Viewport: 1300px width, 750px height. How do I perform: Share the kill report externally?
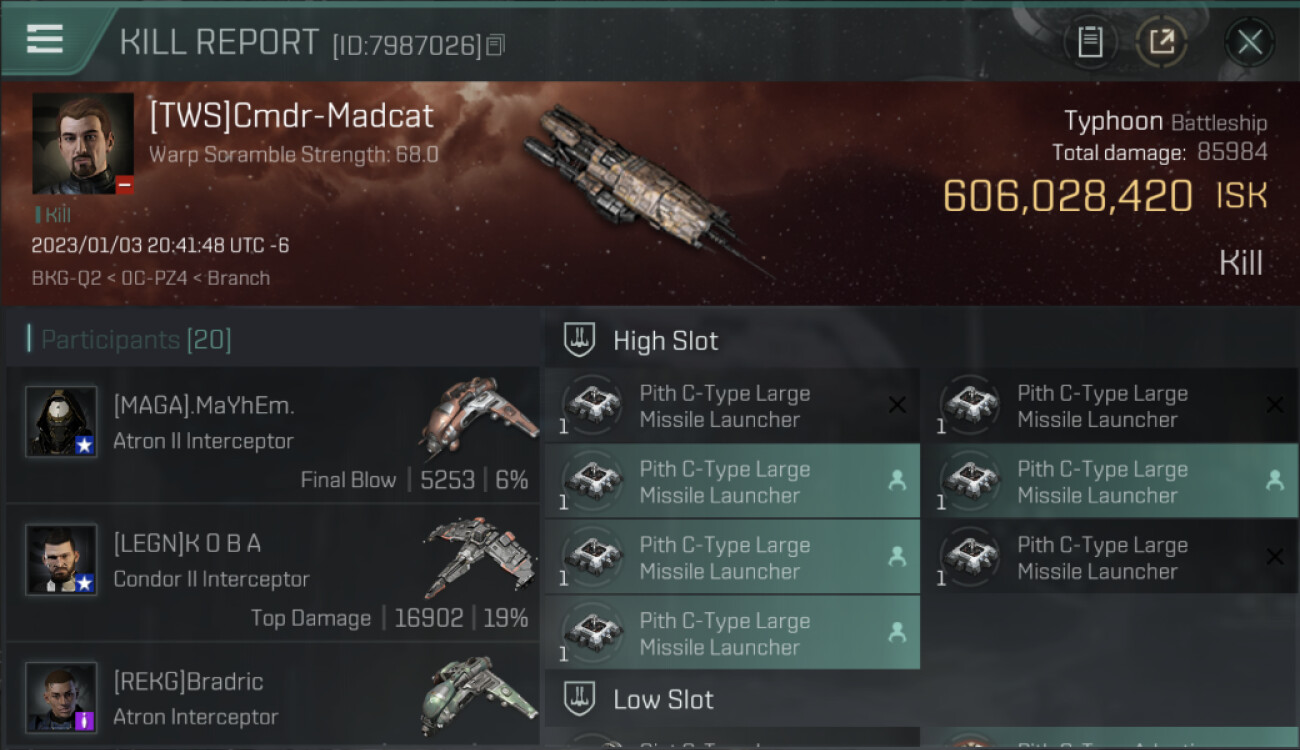pos(1161,42)
